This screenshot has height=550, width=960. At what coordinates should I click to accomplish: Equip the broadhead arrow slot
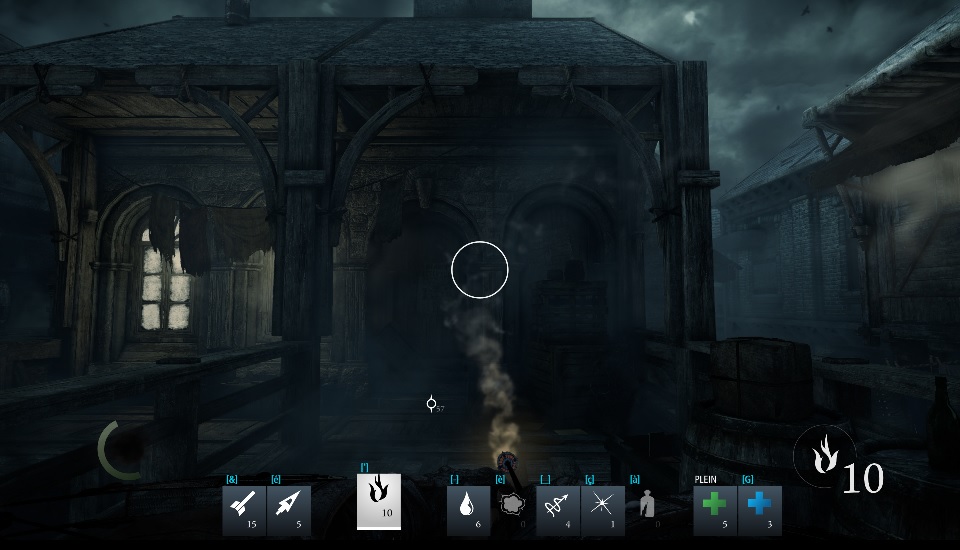(x=288, y=510)
